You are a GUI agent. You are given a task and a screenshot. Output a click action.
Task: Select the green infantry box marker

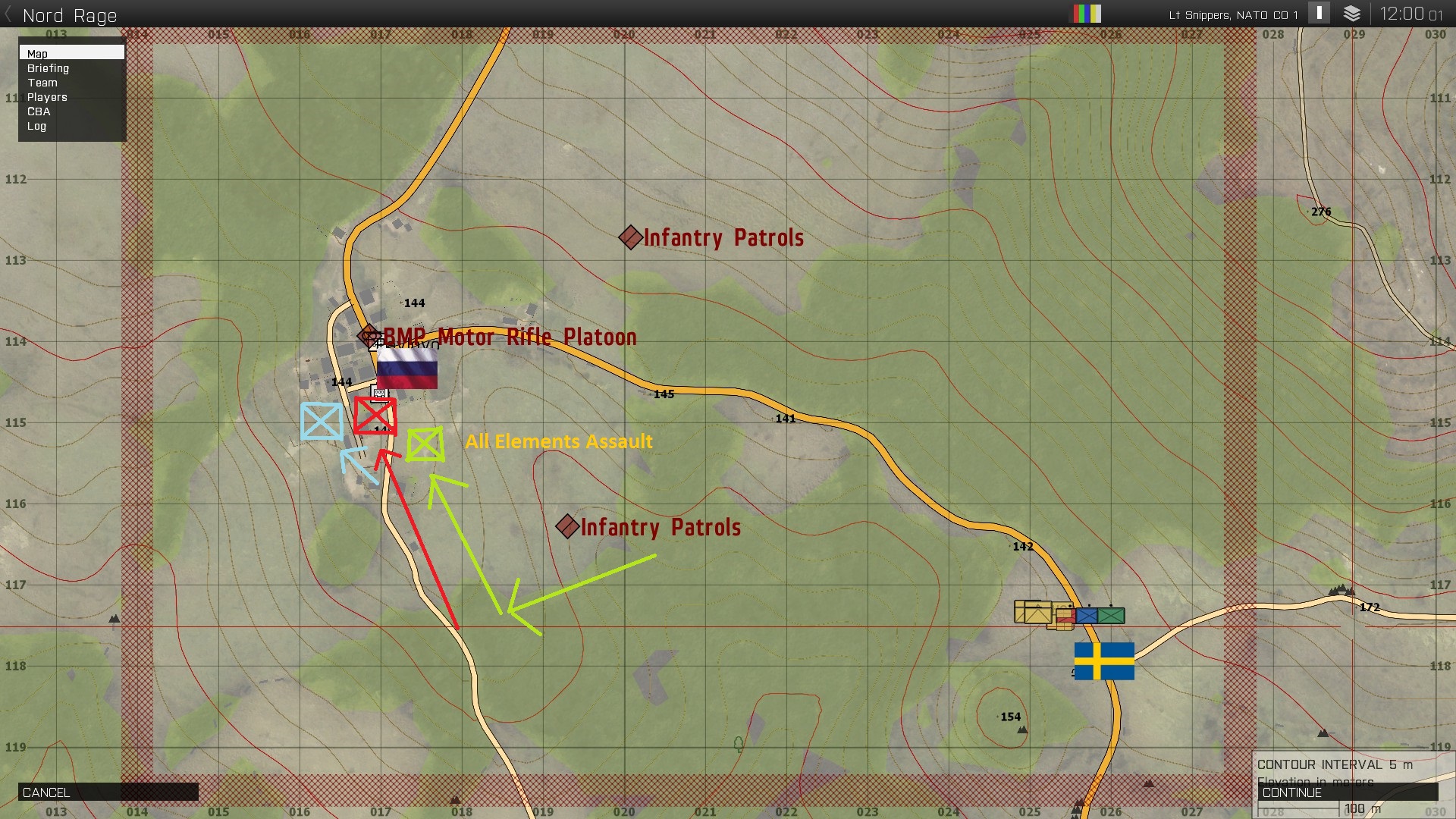(x=425, y=444)
